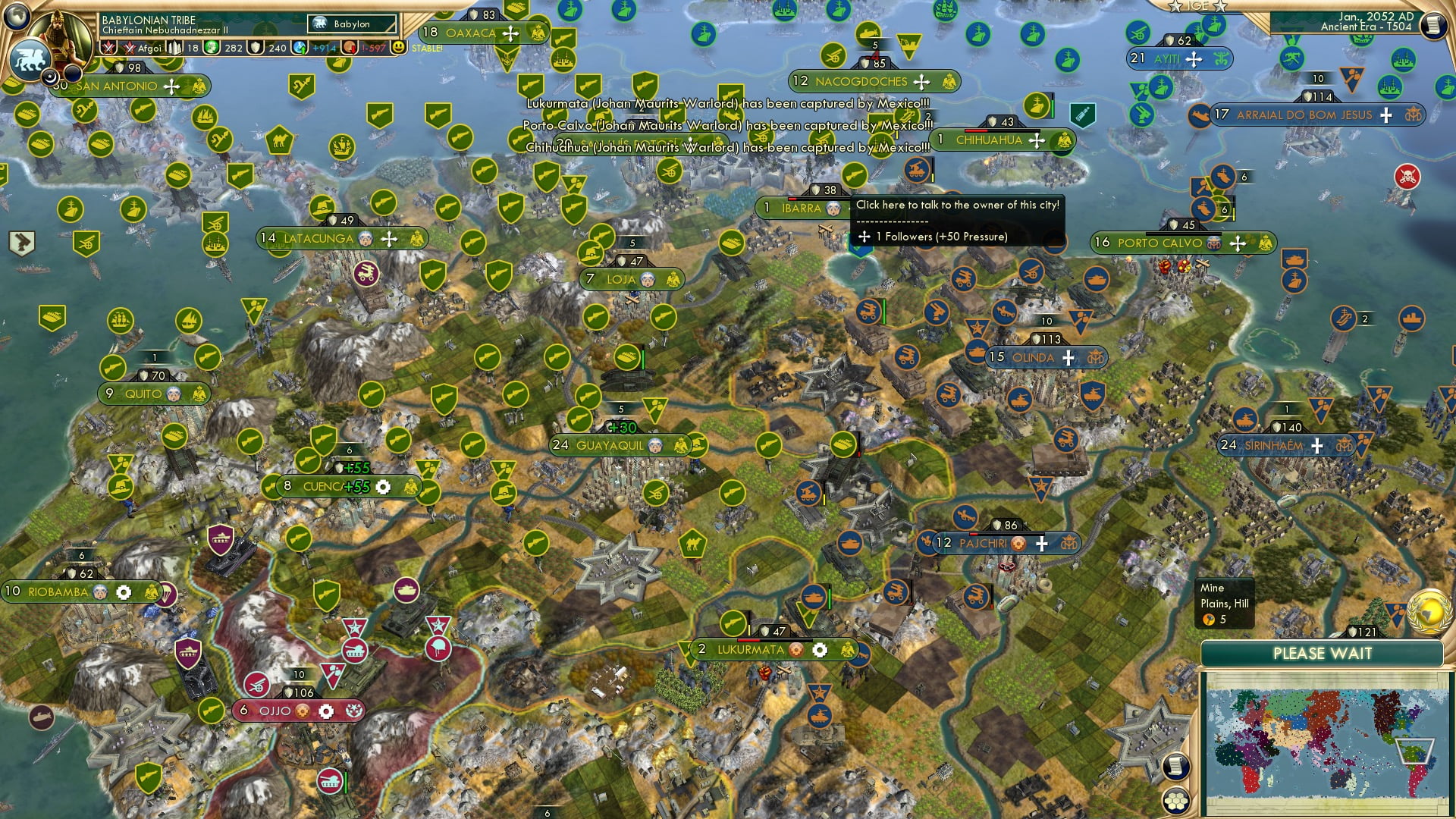Click the IGE menu label at top
Viewport: 1456px width, 819px height.
(x=1198, y=6)
